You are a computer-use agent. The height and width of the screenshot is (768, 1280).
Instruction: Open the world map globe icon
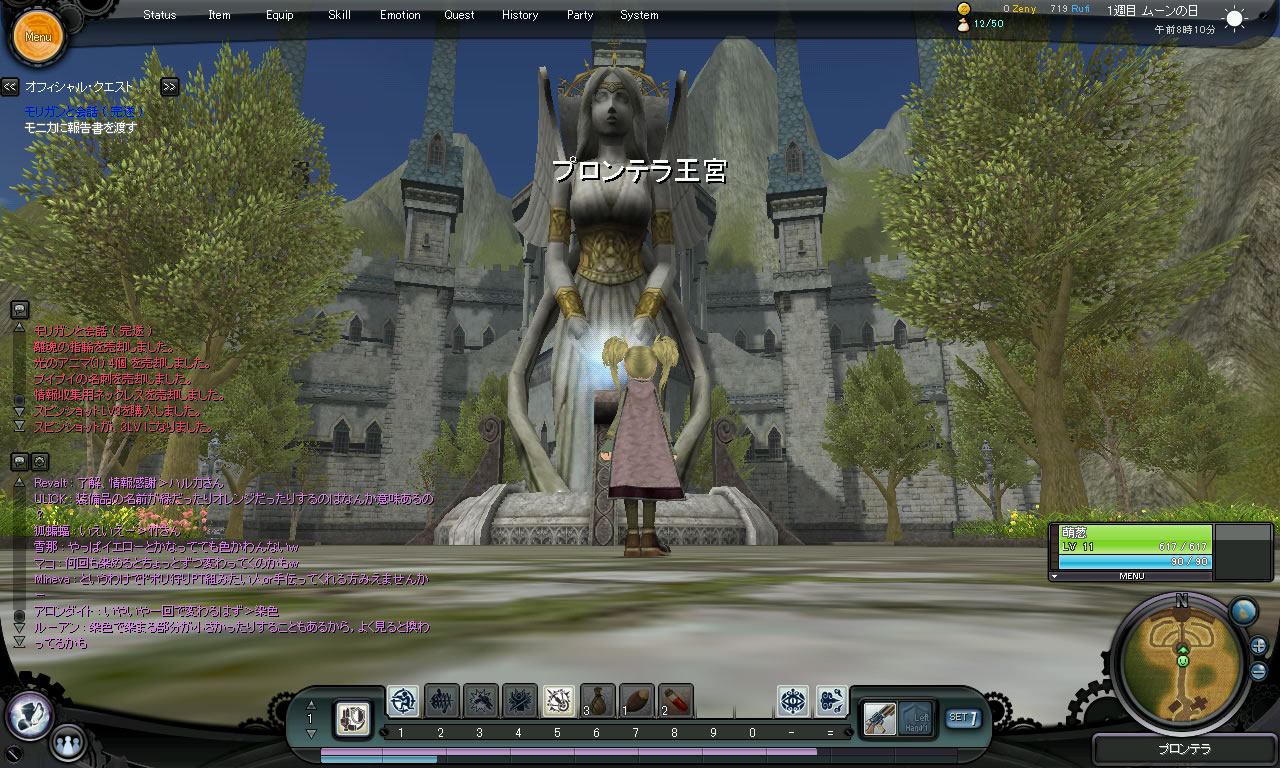point(1243,611)
